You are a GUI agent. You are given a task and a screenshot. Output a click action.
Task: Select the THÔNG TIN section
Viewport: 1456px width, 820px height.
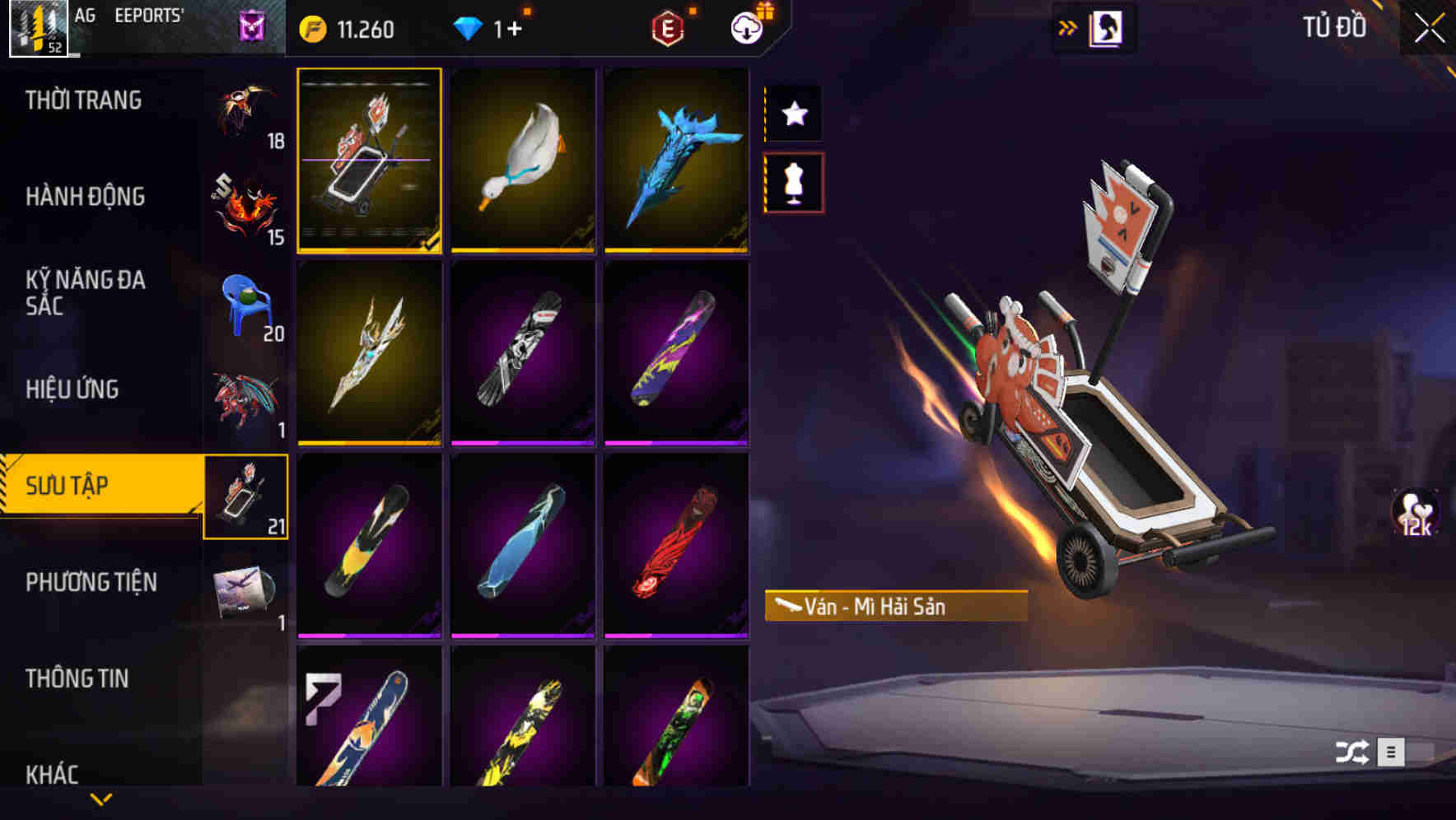click(x=79, y=678)
